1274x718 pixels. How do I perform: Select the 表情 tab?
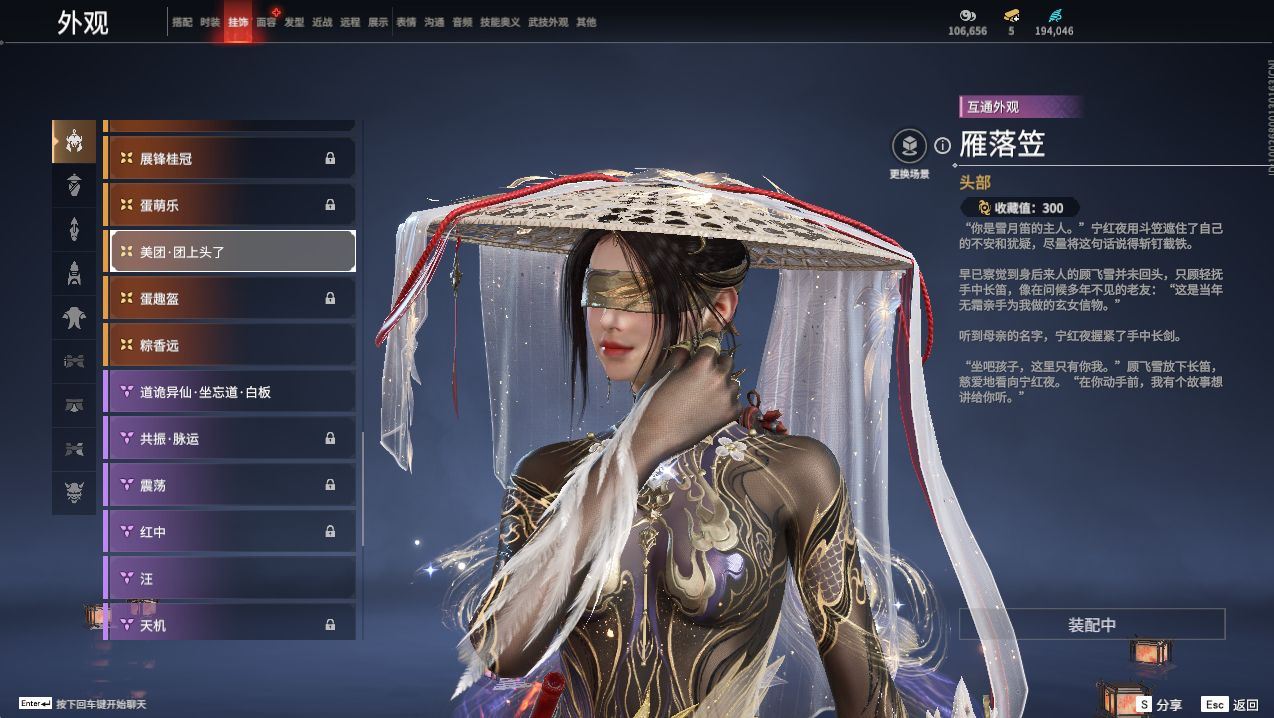coord(406,22)
